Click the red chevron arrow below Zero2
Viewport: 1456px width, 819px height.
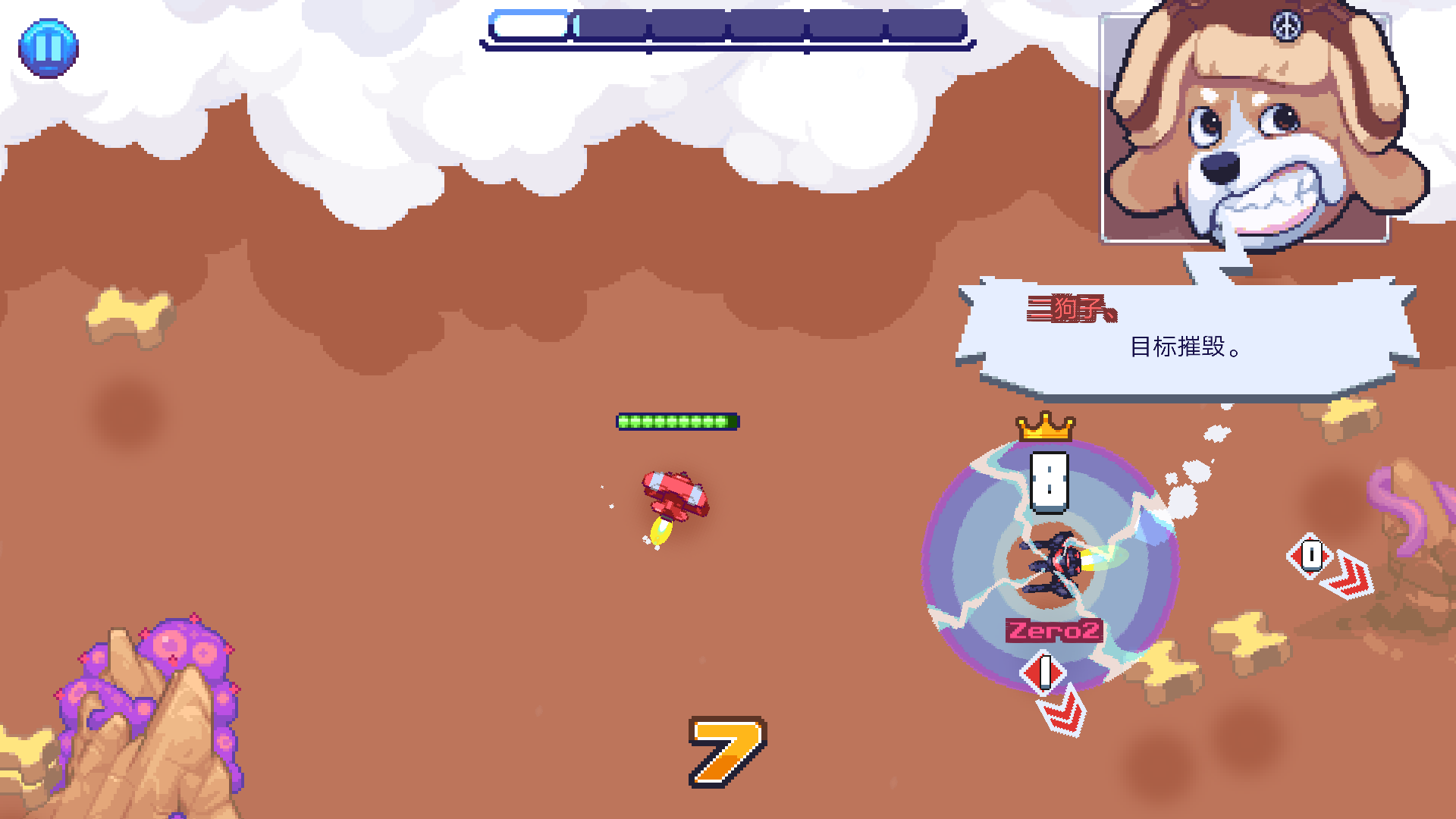[x=1062, y=713]
